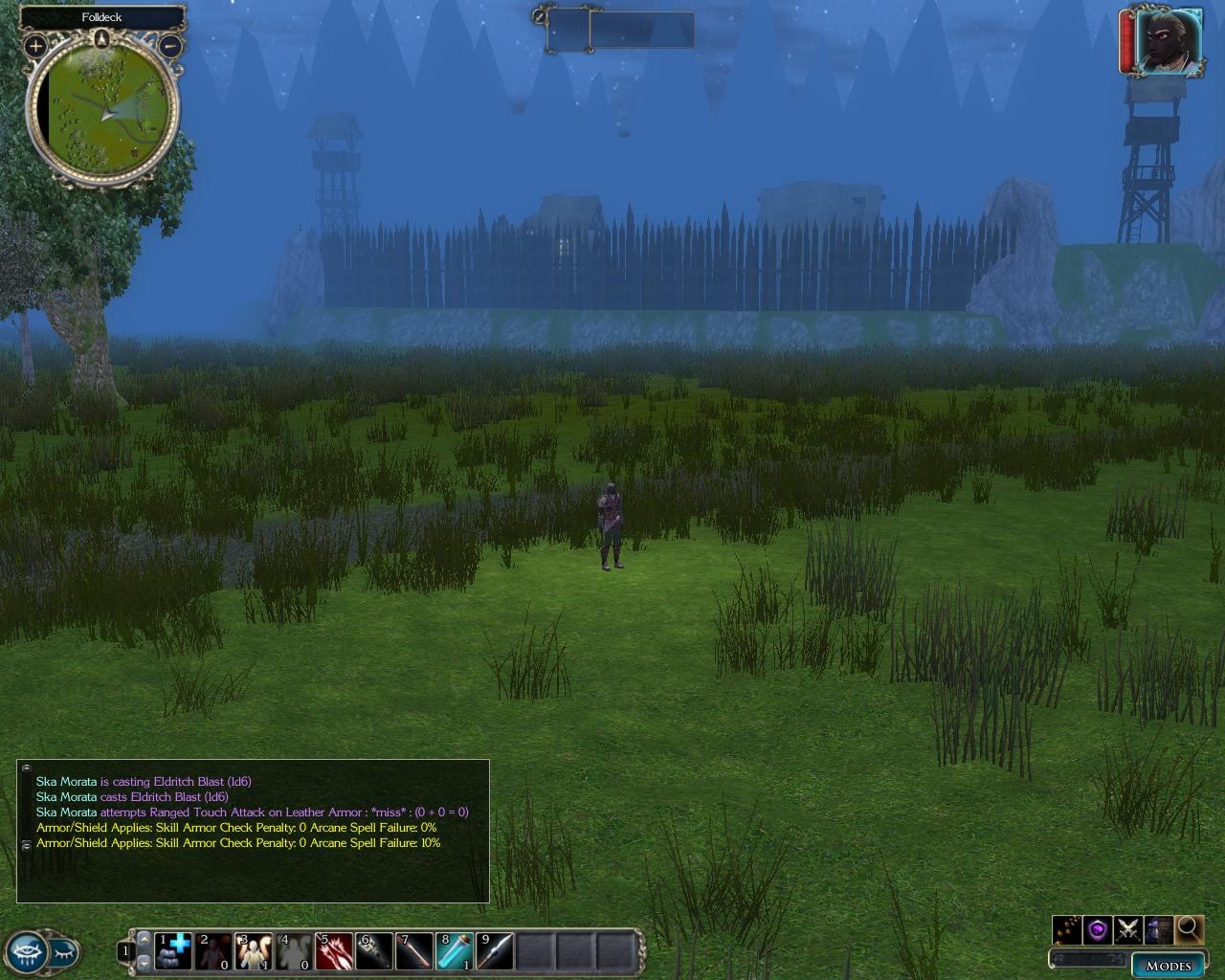
Task: Equip the mace in hotbar slot 6
Action: click(x=374, y=951)
